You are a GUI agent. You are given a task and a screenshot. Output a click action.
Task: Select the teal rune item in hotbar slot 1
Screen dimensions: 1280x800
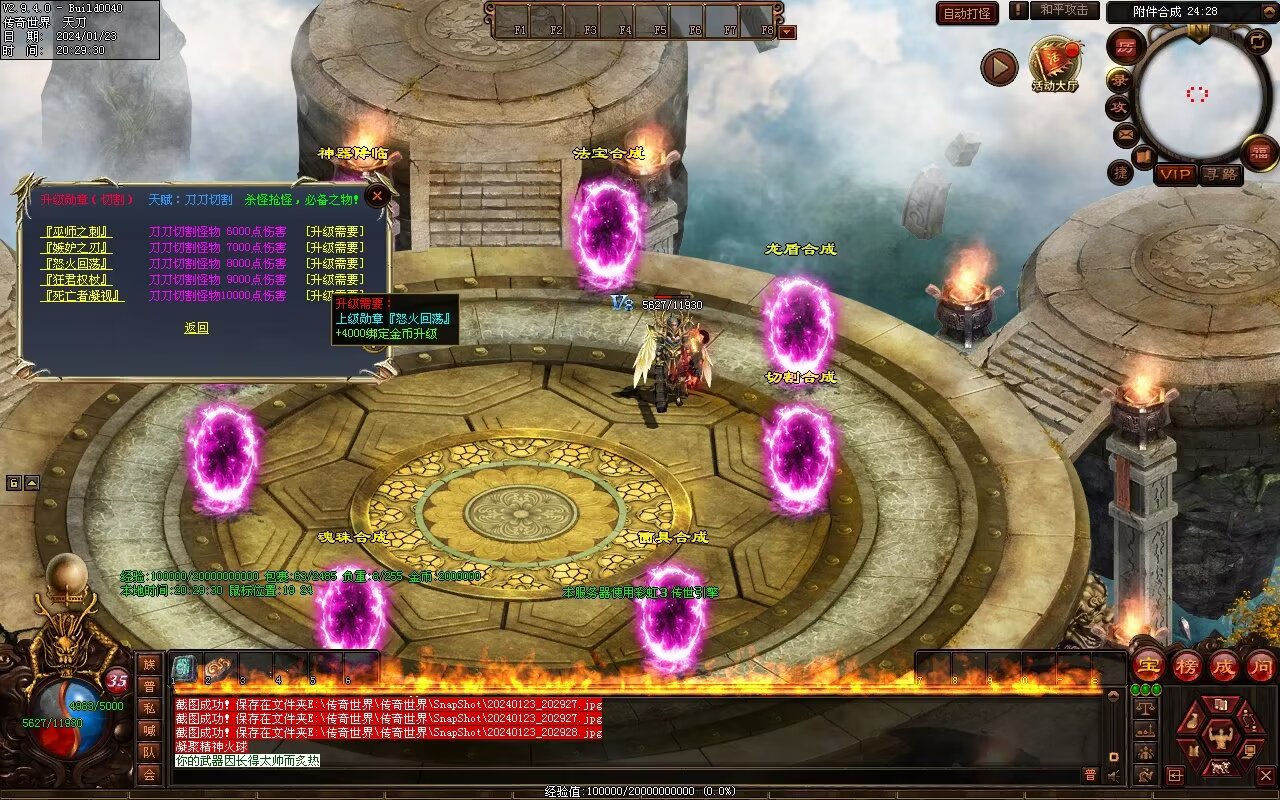tap(184, 668)
